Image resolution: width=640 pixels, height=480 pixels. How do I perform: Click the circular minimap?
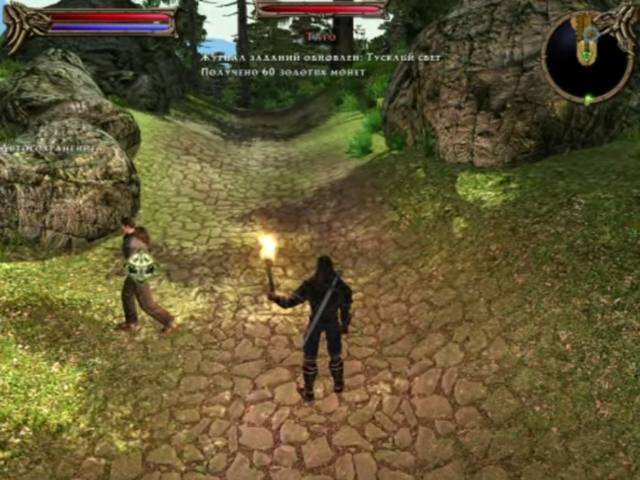587,58
